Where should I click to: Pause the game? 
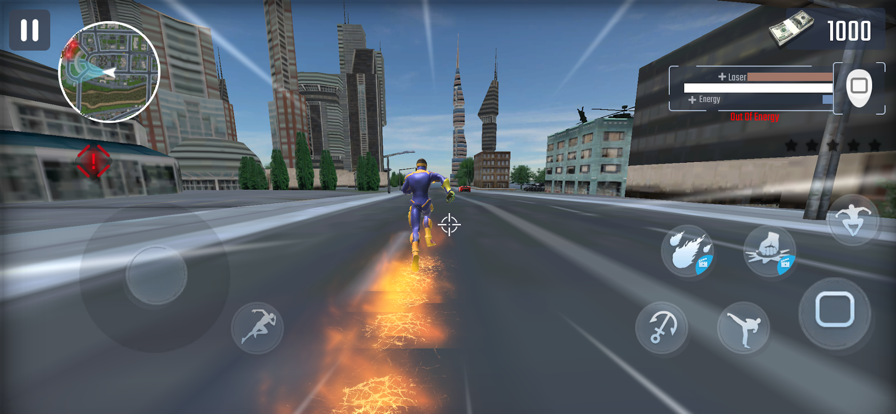point(29,30)
